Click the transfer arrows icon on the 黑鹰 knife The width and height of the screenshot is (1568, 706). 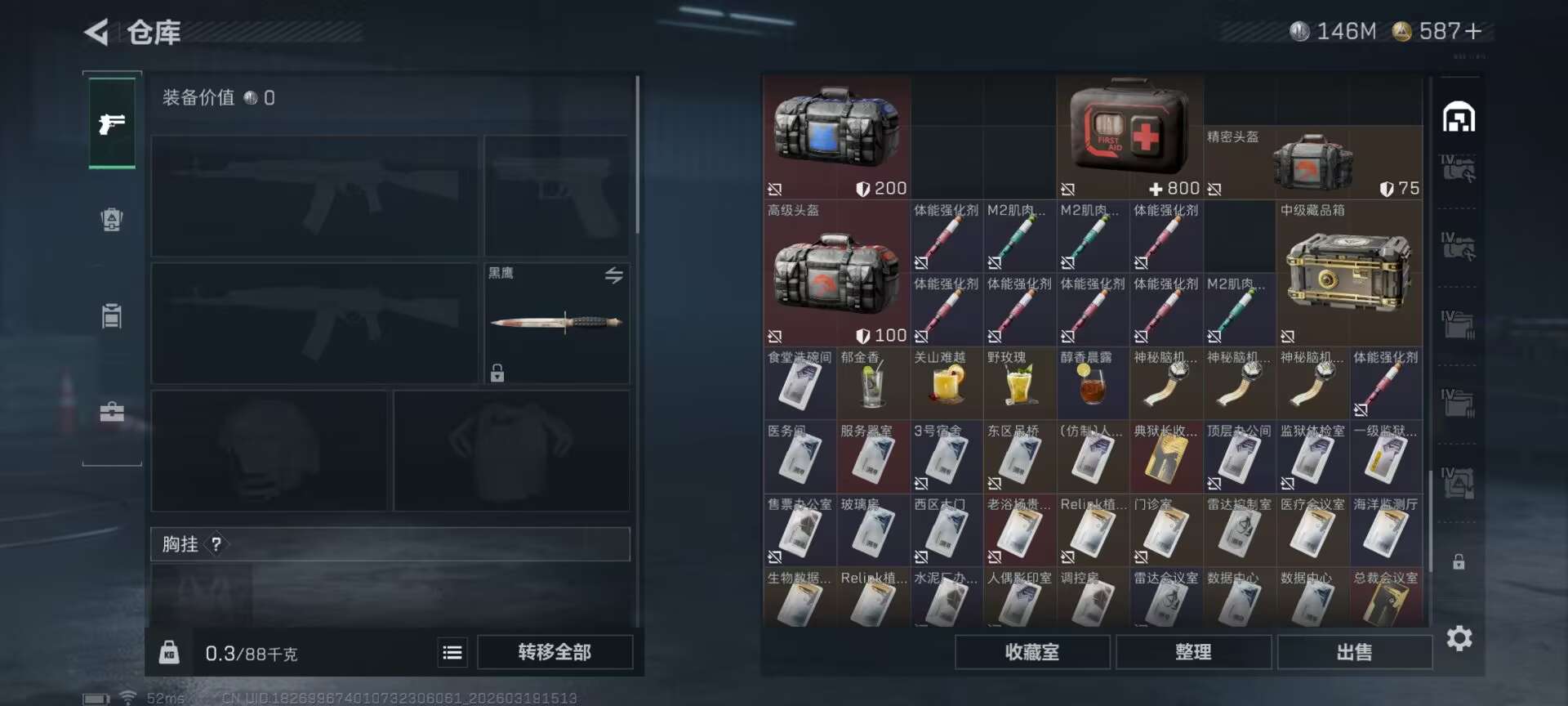(x=614, y=275)
